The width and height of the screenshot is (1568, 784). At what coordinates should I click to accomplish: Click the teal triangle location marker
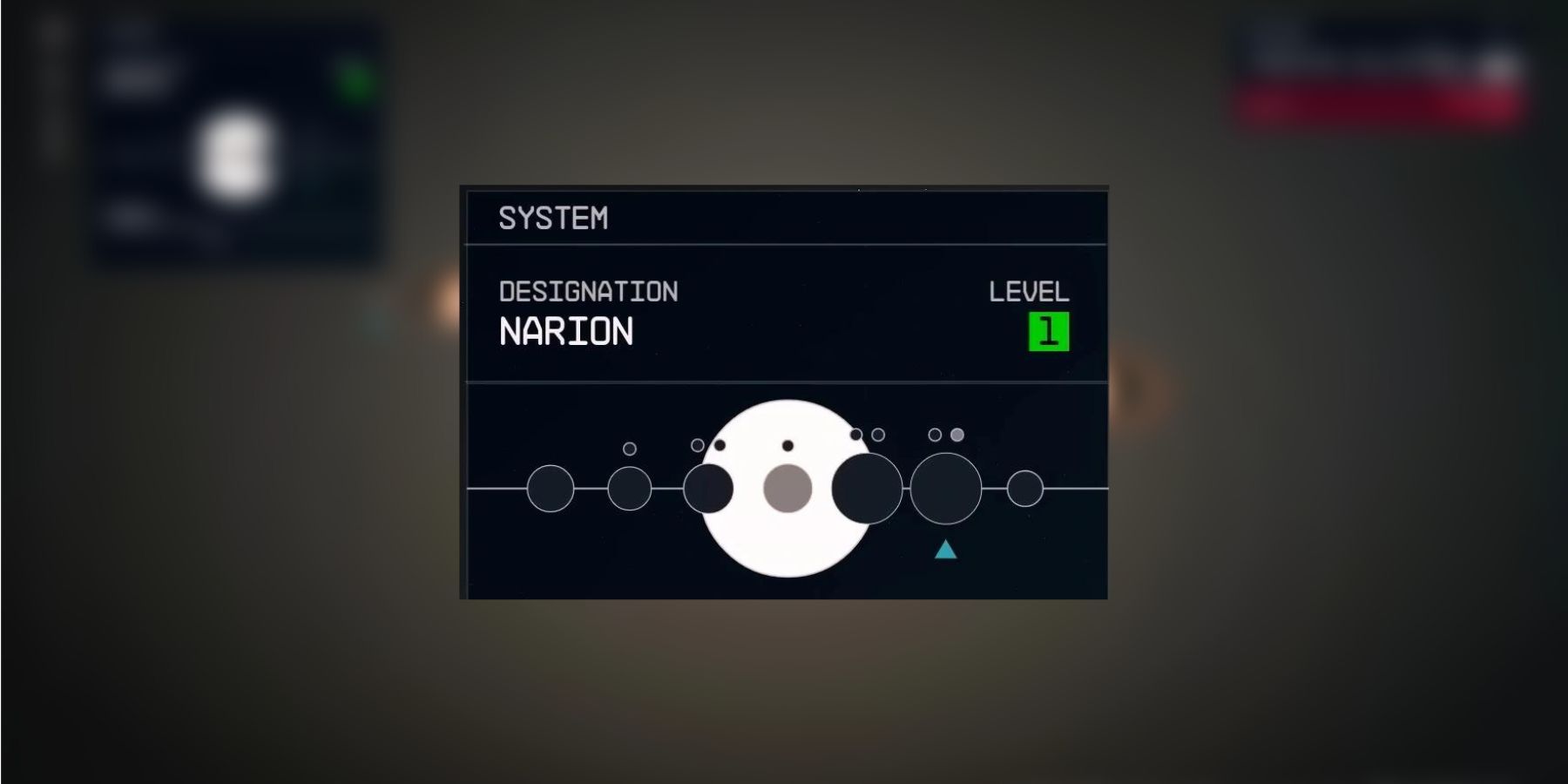946,551
